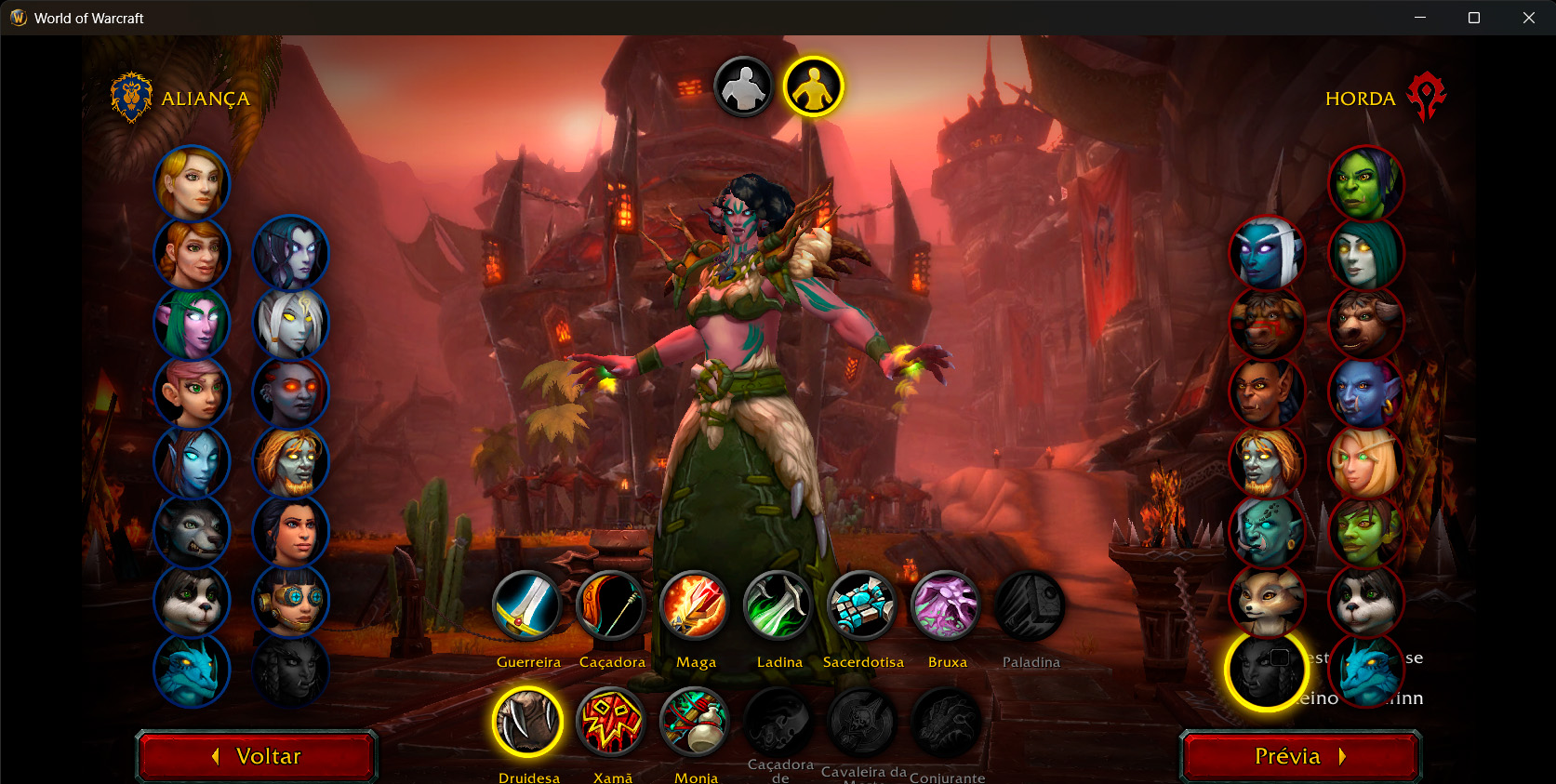
Task: Choose the Bruxa class icon
Action: (946, 606)
